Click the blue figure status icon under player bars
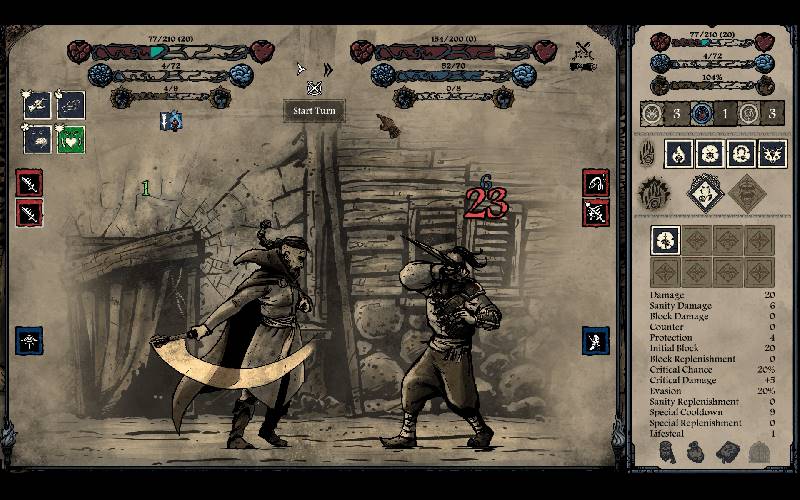The image size is (800, 500). pos(172,121)
